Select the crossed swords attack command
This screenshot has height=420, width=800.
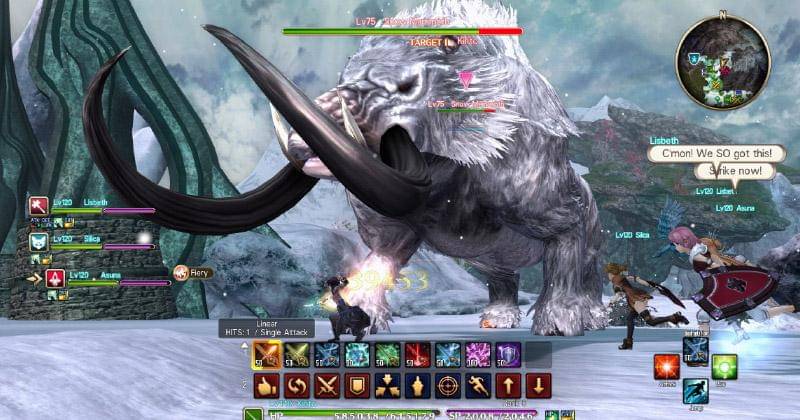pos(326,385)
